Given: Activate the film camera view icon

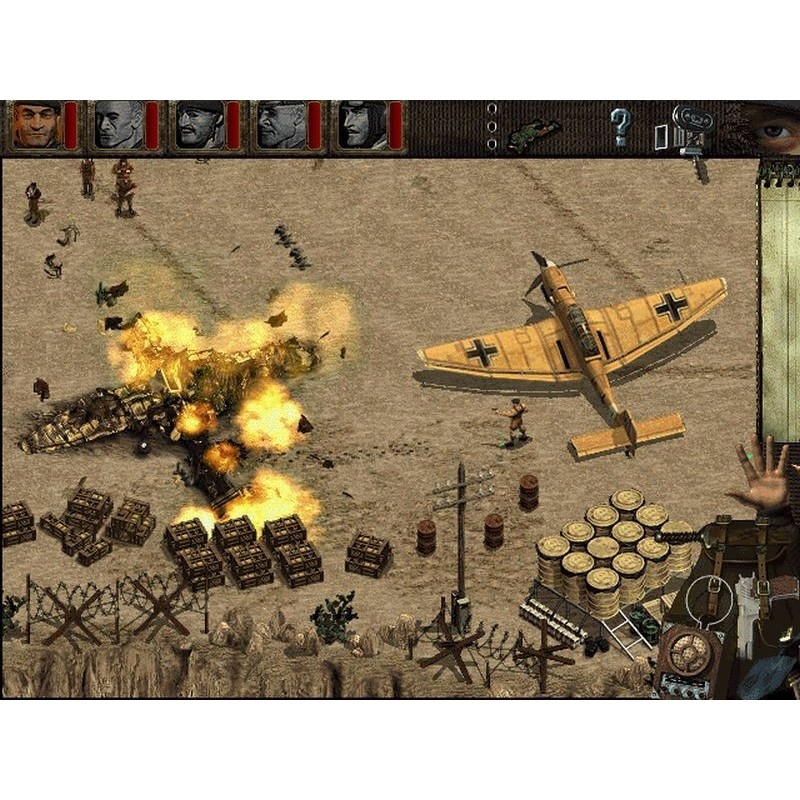Looking at the screenshot, I should [x=689, y=127].
